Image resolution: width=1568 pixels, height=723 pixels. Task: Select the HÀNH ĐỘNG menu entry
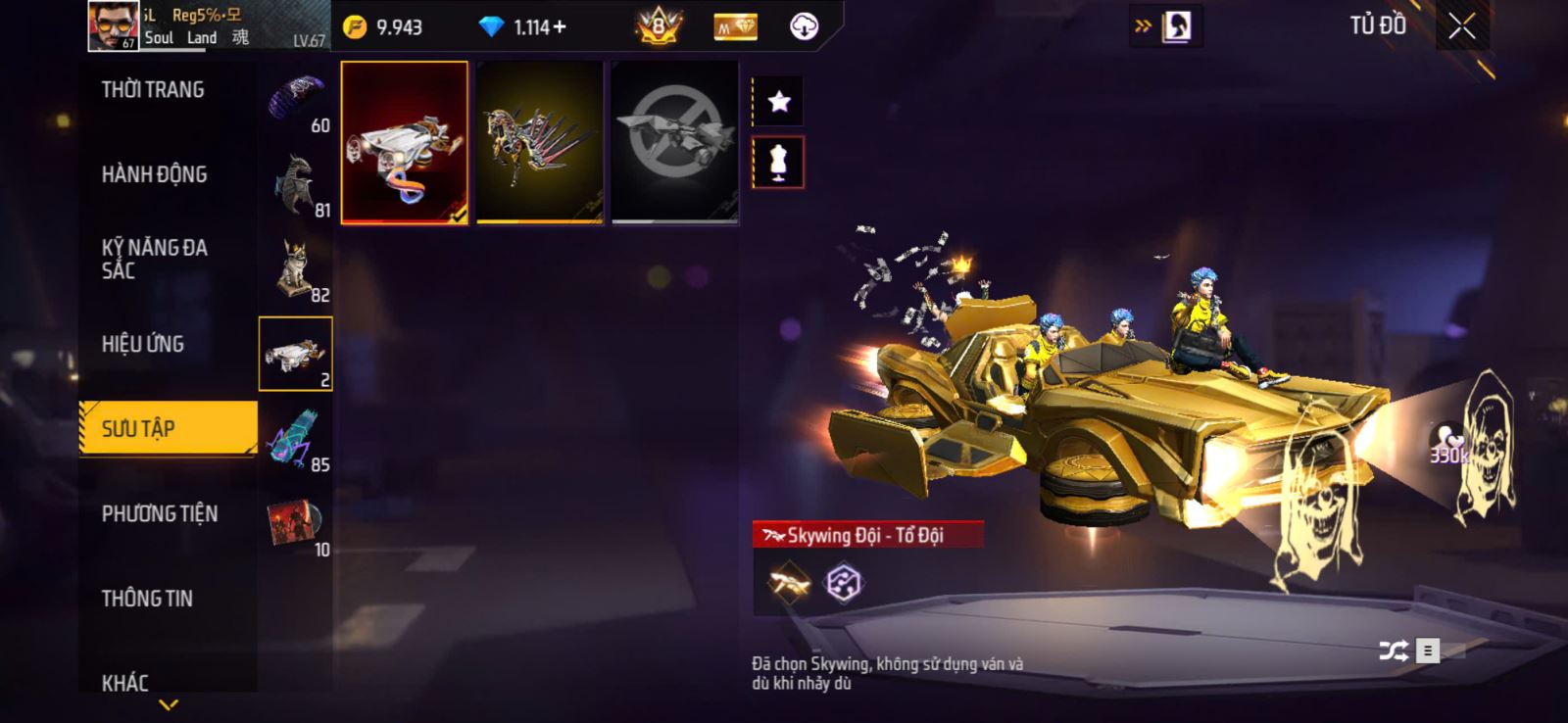[x=154, y=174]
